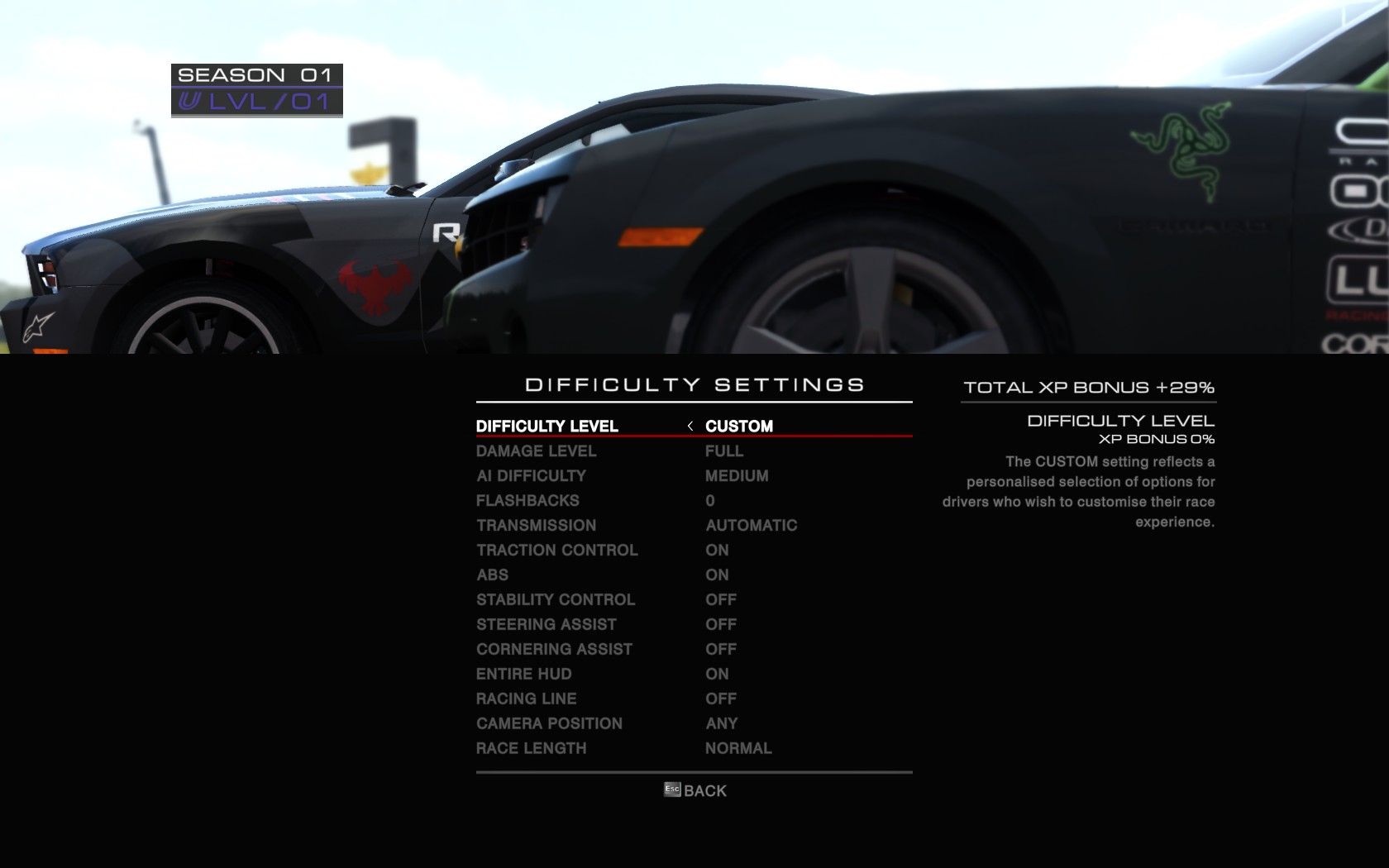Go back using the BACK button
Image resolution: width=1389 pixels, height=868 pixels.
click(695, 791)
